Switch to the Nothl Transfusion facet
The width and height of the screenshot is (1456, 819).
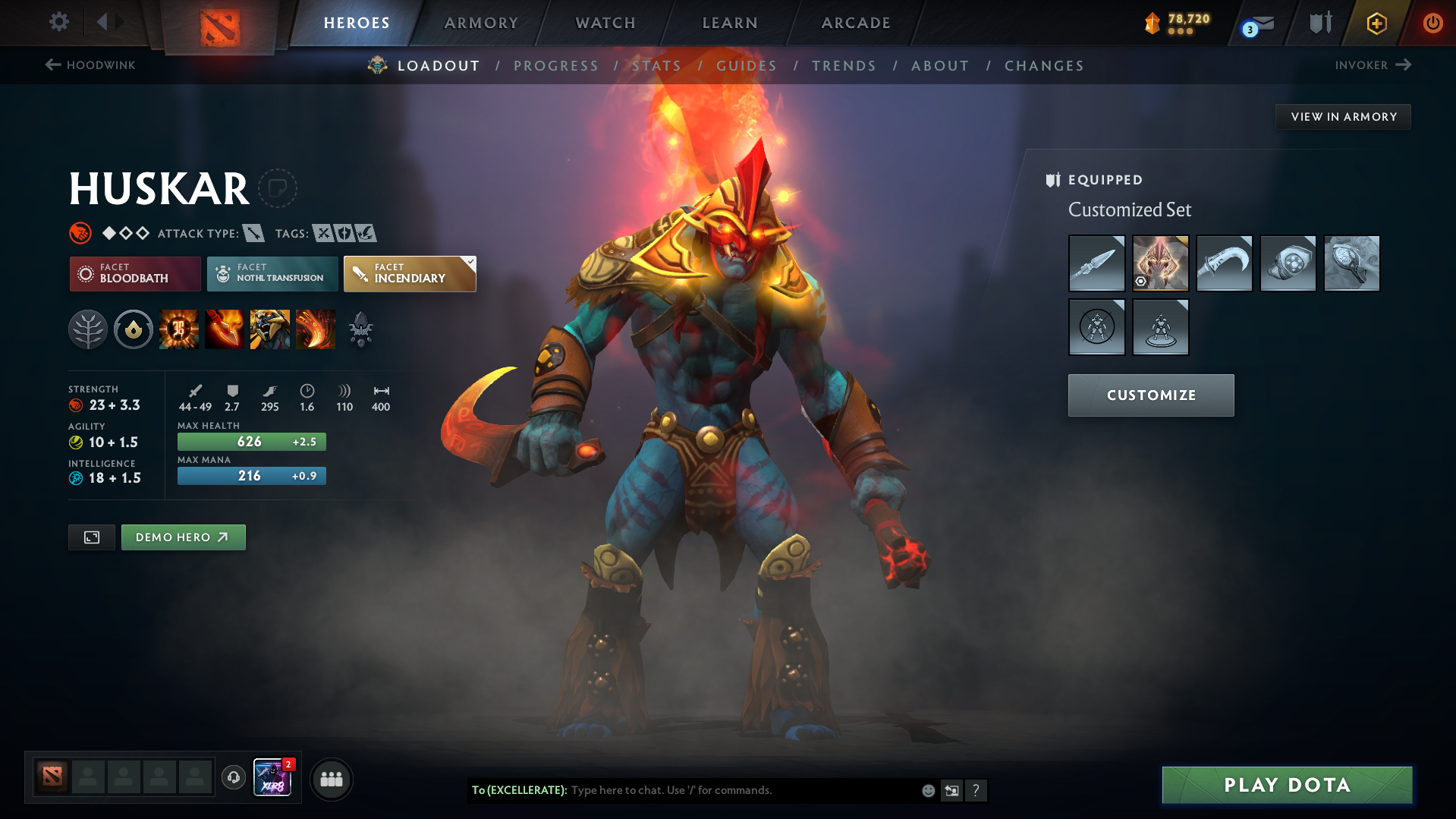pos(272,273)
